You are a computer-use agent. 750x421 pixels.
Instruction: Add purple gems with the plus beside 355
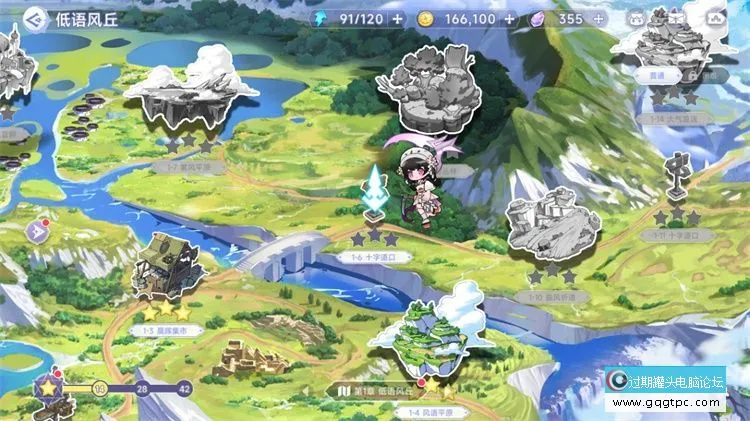coord(598,18)
